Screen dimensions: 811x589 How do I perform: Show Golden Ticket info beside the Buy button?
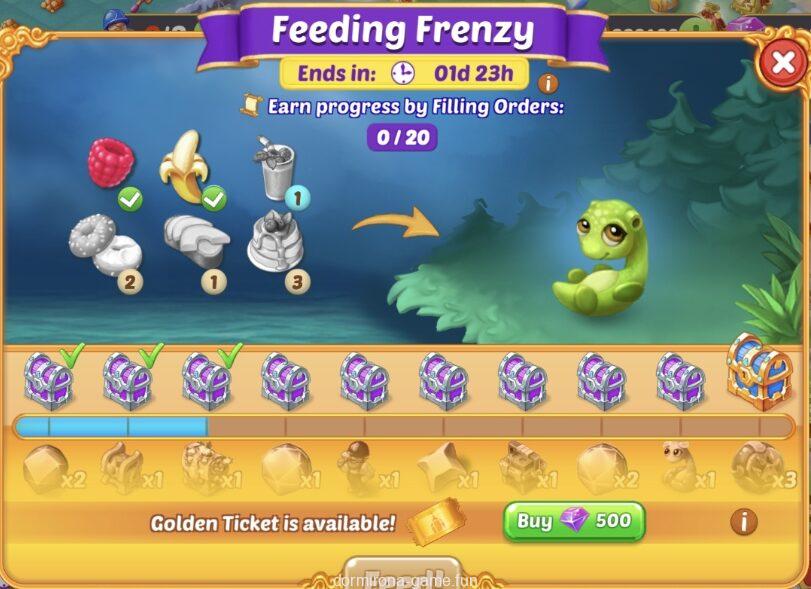pos(742,521)
